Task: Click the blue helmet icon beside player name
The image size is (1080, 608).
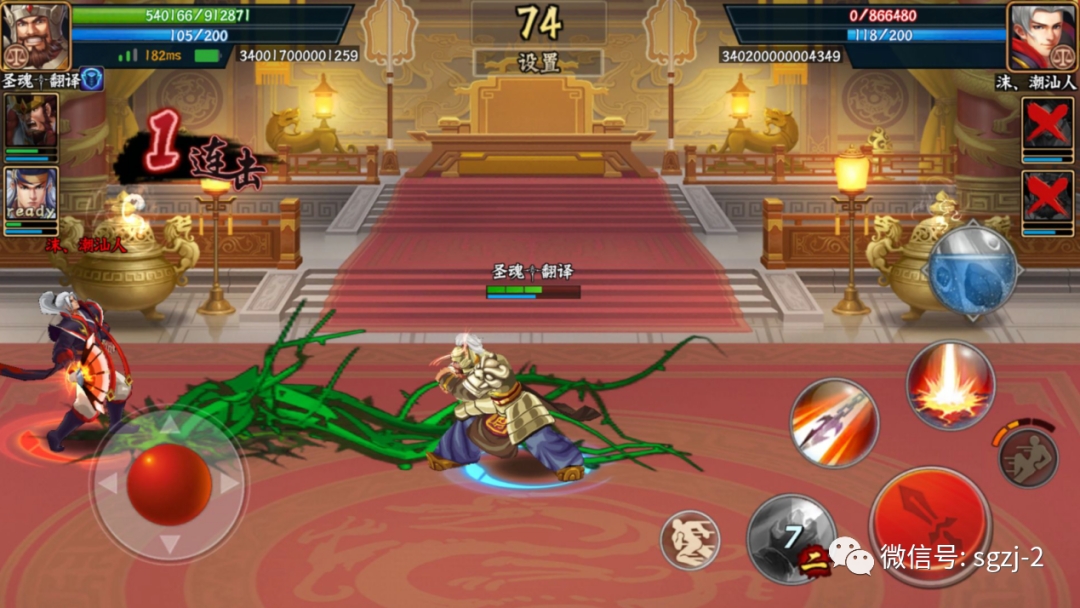Action: click(x=92, y=79)
